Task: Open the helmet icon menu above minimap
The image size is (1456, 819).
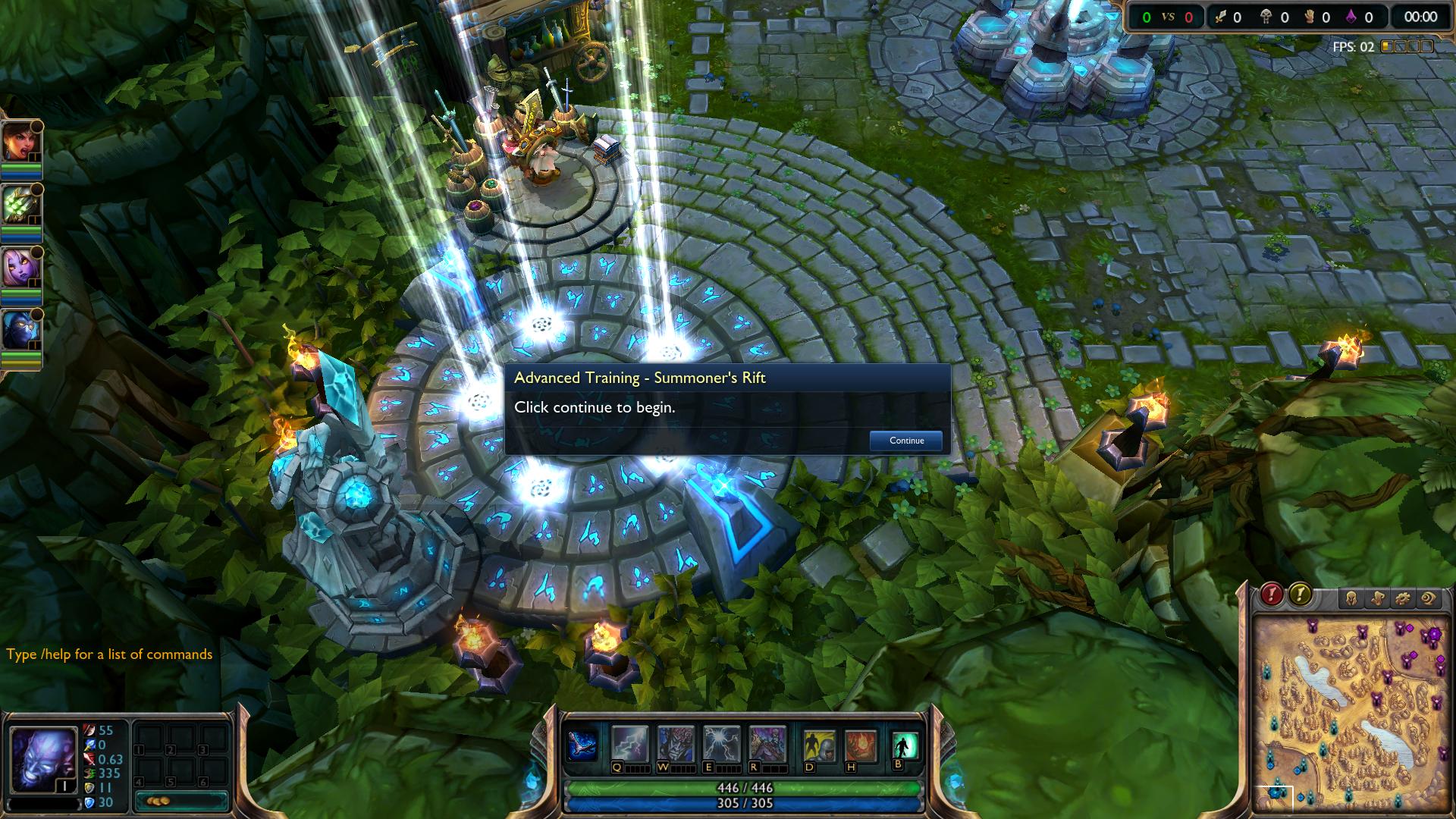Action: pyautogui.click(x=1352, y=599)
